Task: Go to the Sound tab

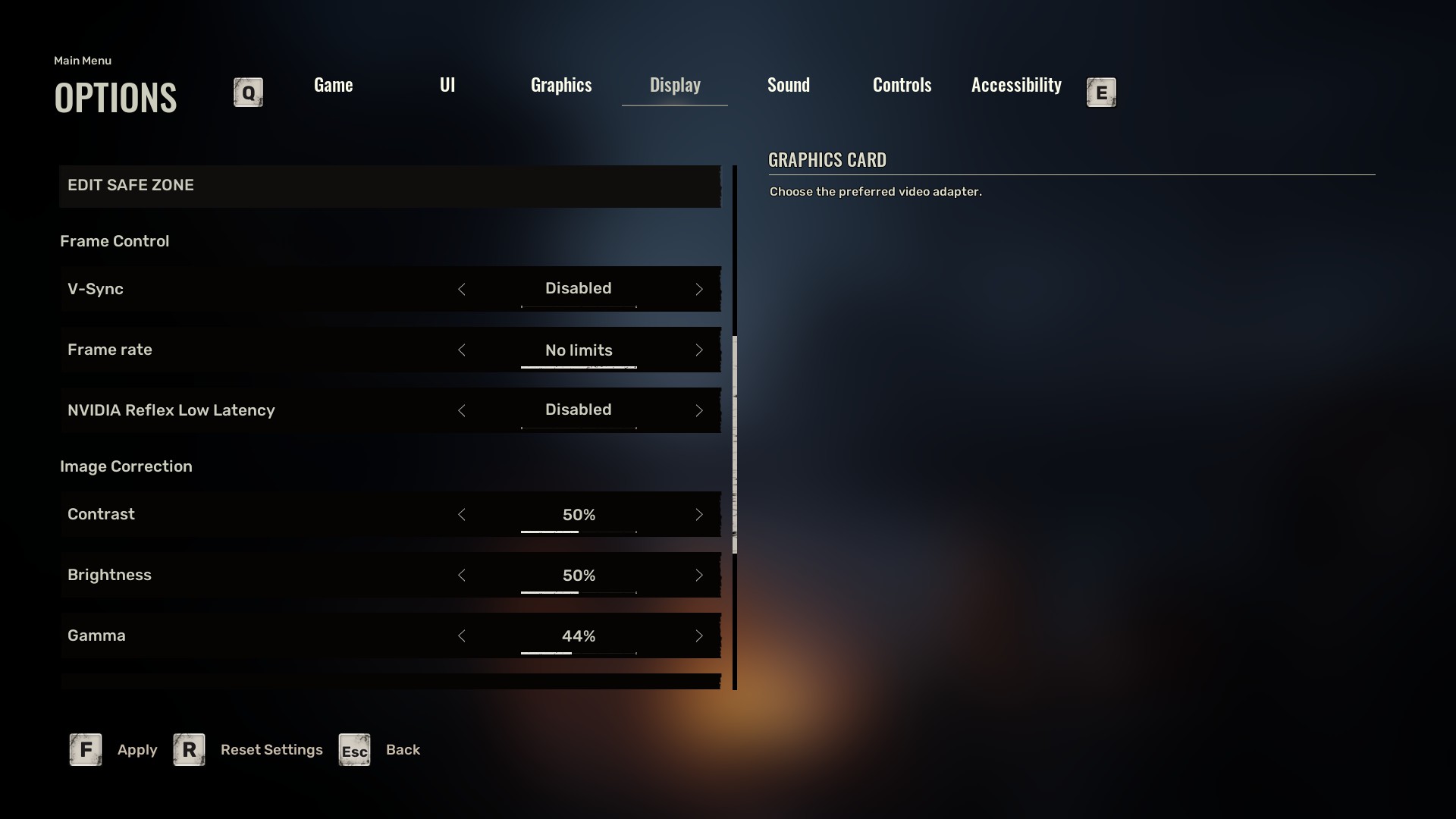Action: point(788,85)
